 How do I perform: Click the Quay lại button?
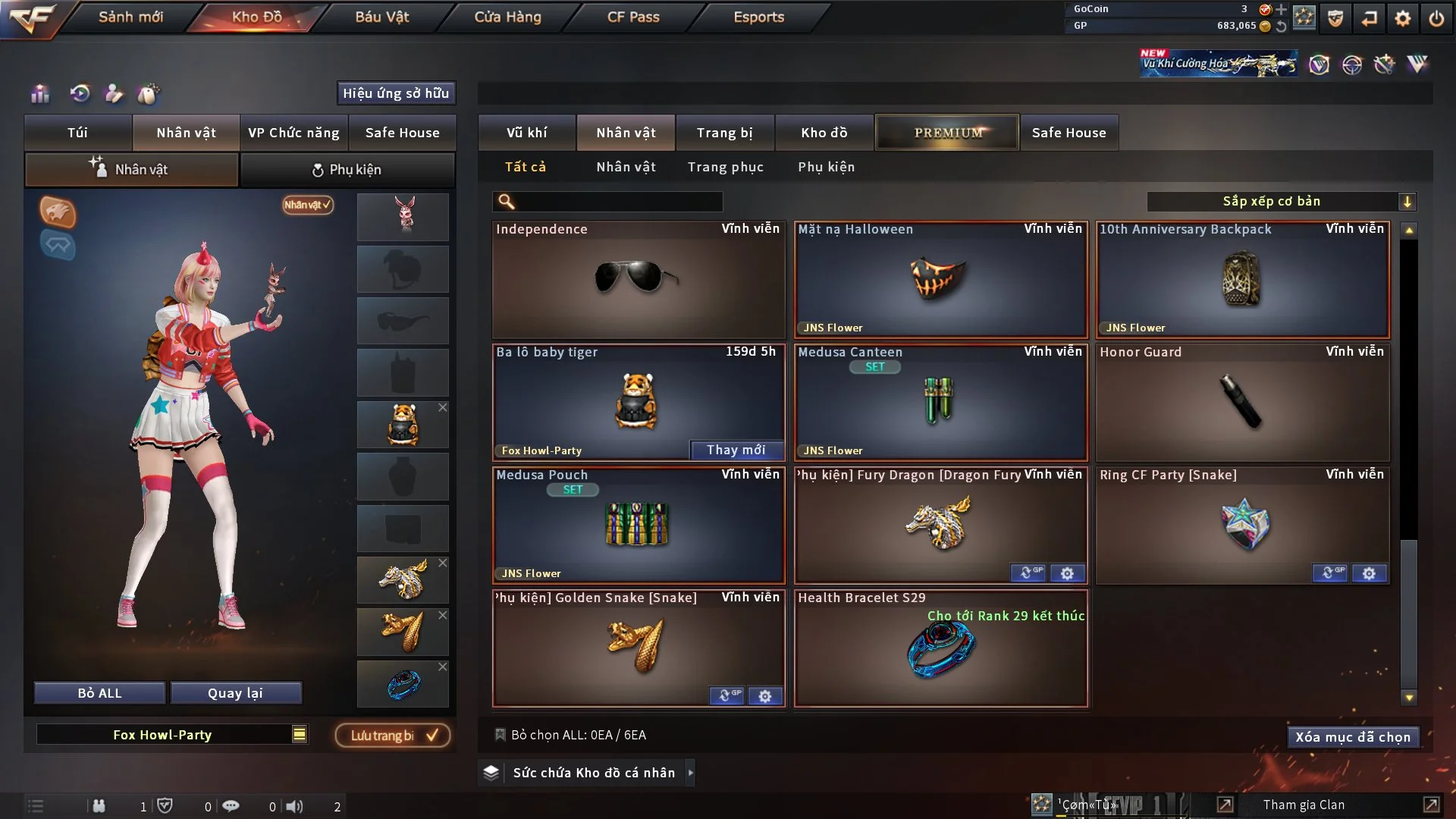pyautogui.click(x=235, y=693)
